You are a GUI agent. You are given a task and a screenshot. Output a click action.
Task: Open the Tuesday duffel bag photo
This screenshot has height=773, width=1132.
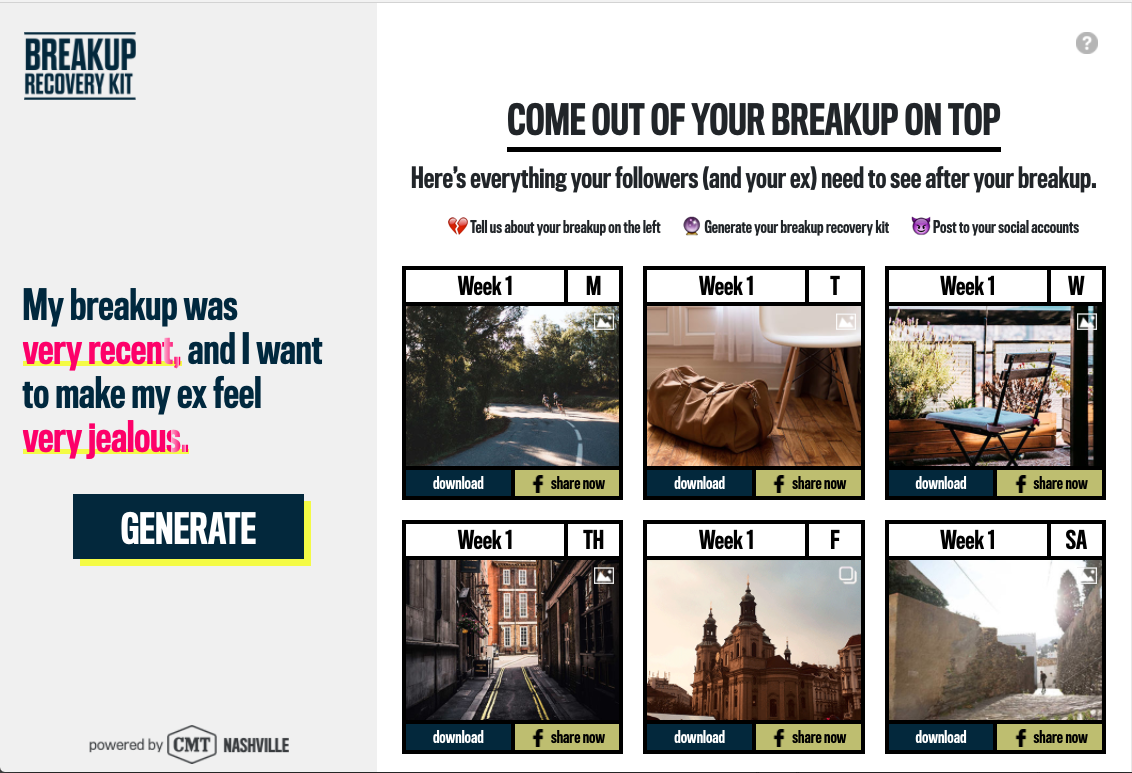pos(753,386)
